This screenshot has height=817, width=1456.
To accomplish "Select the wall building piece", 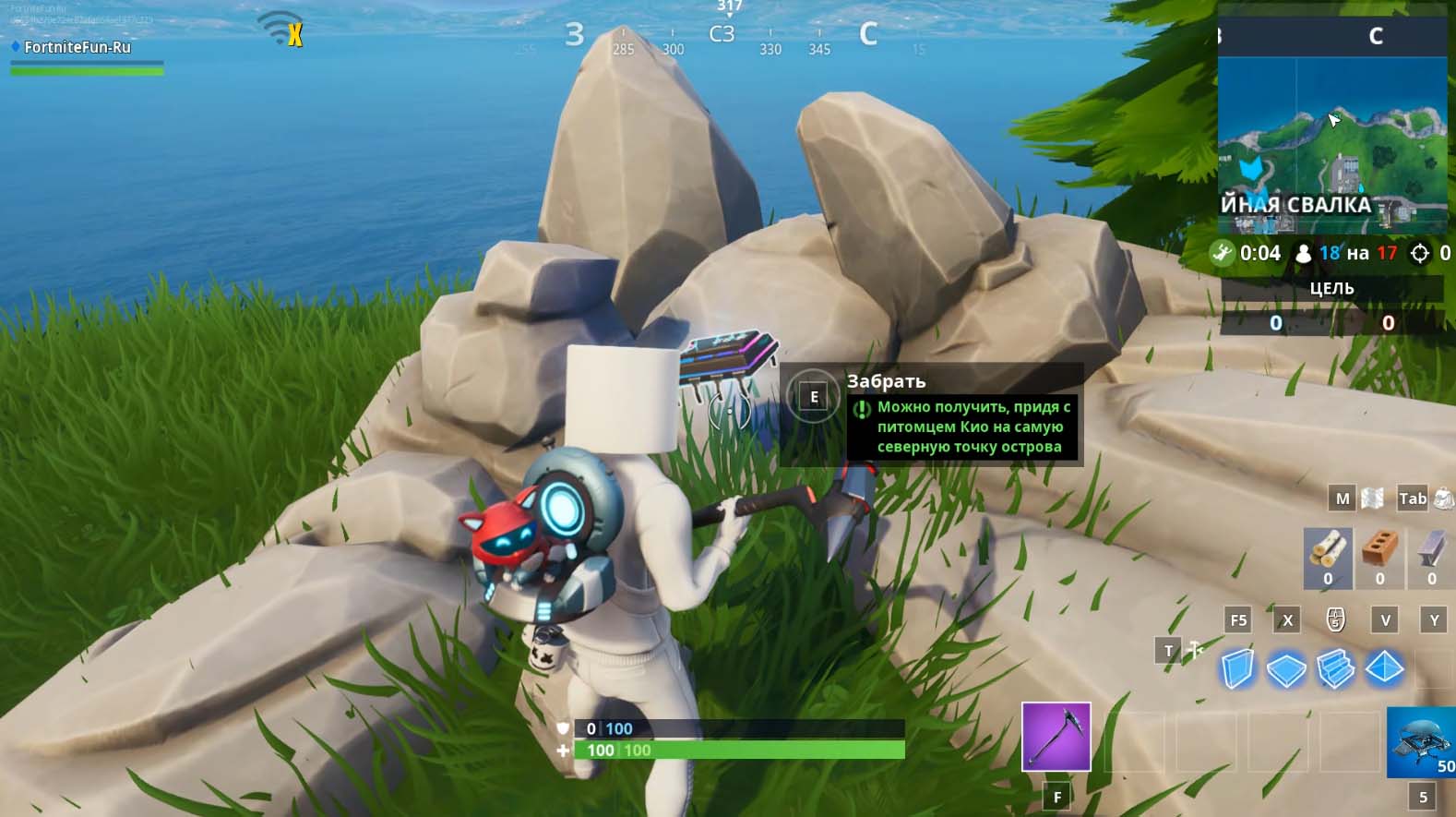I will 1236,668.
